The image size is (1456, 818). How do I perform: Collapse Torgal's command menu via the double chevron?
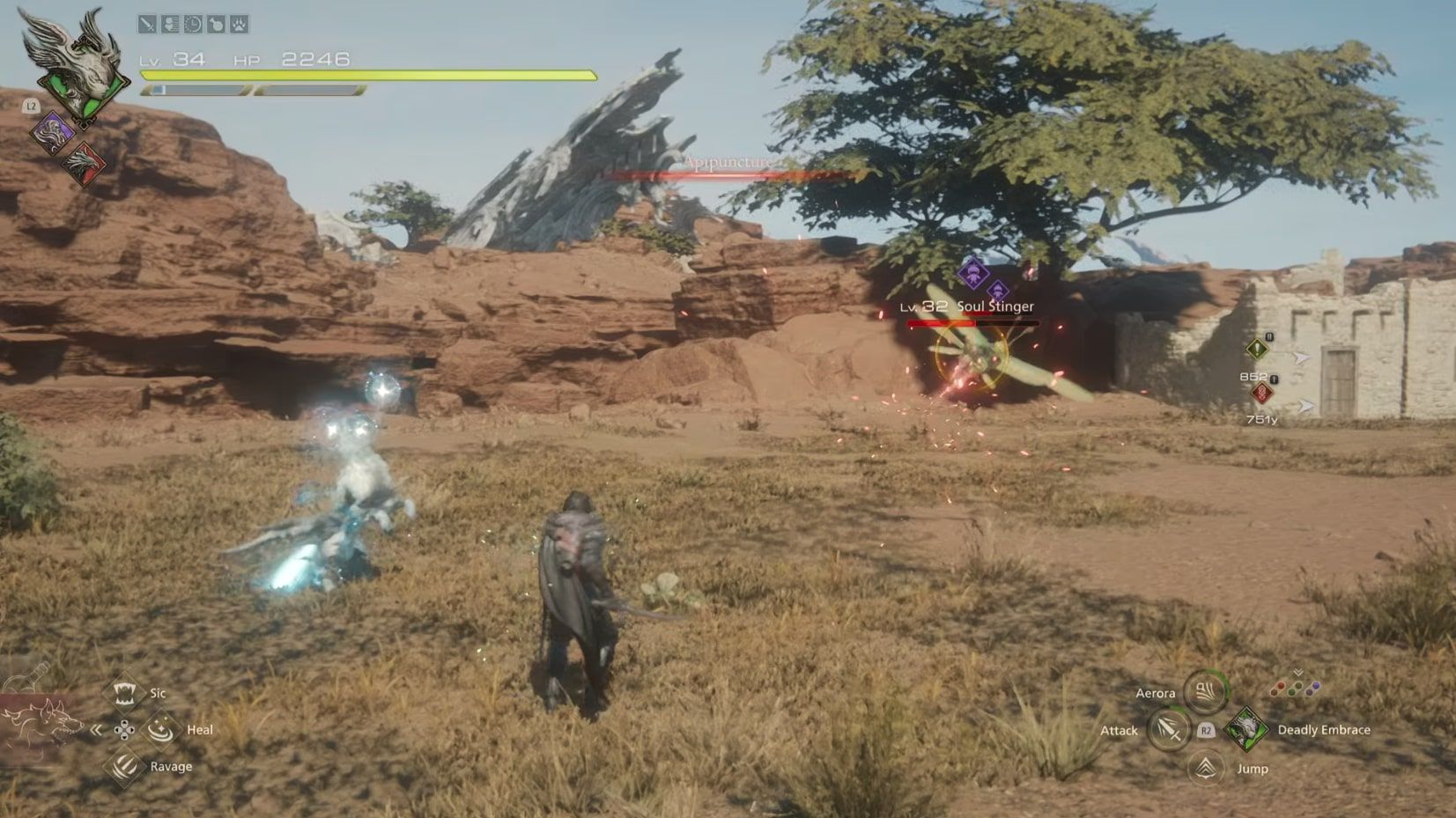click(95, 729)
